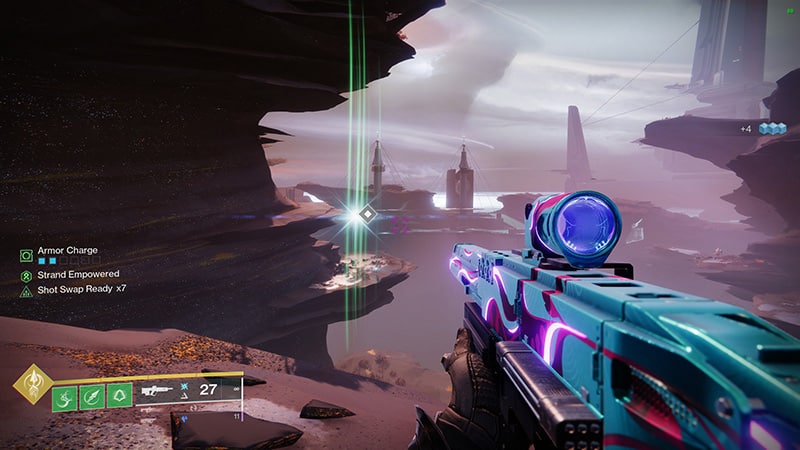Click the blue +4 loot pickup icon
The width and height of the screenshot is (800, 450).
[768, 128]
